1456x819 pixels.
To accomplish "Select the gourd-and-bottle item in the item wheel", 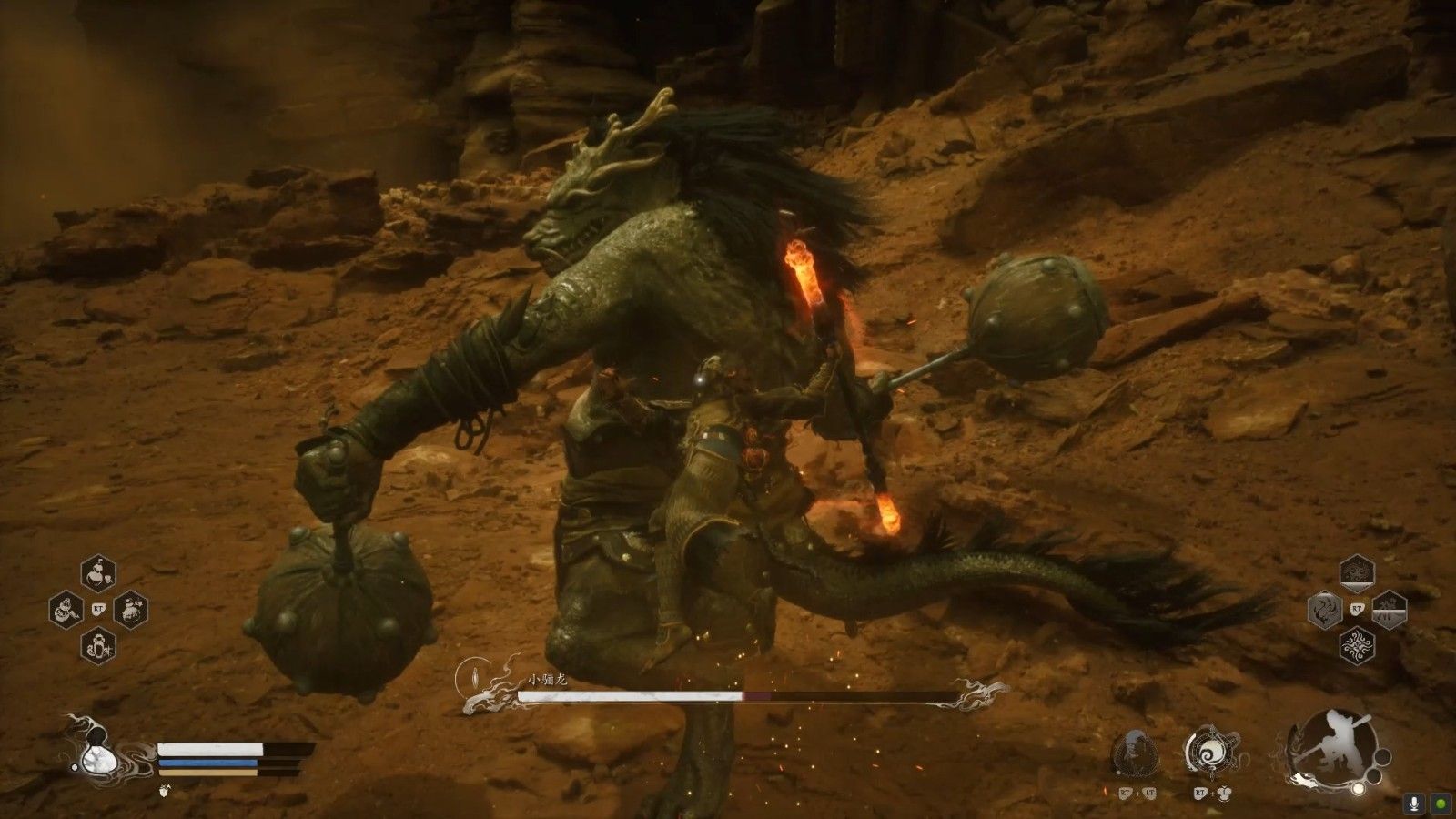I will [x=98, y=572].
